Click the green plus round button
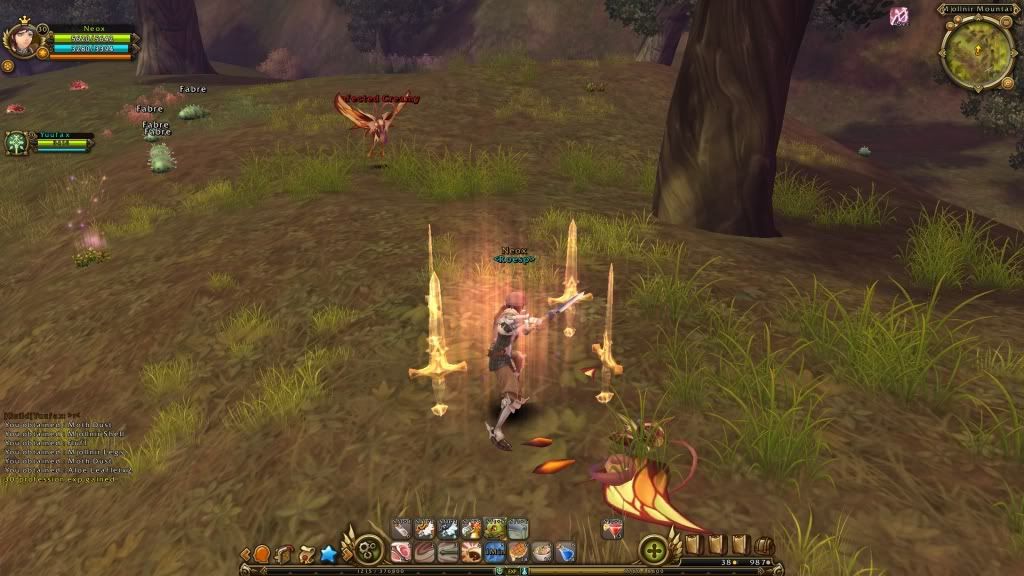The height and width of the screenshot is (576, 1024). 654,551
